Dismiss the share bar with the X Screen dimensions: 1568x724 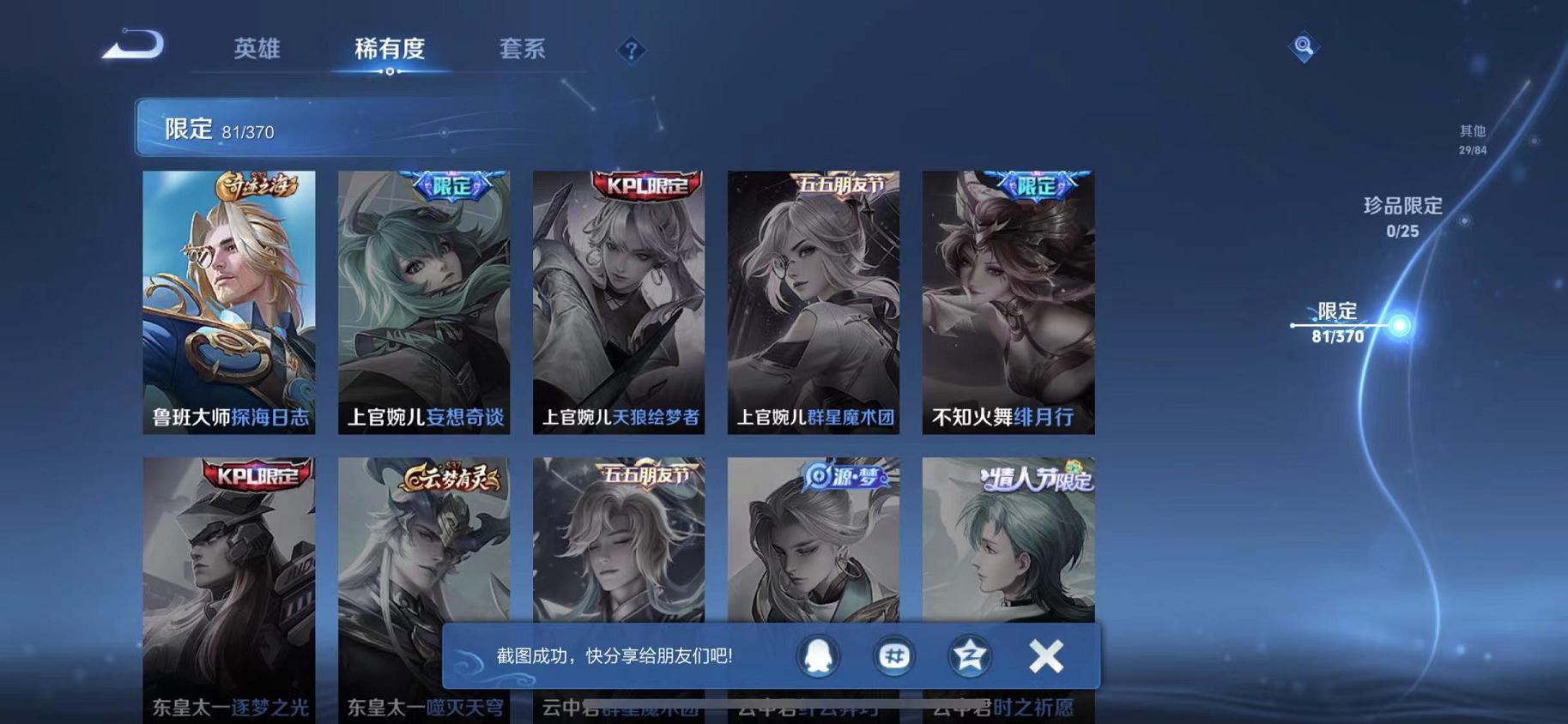pyautogui.click(x=1045, y=656)
